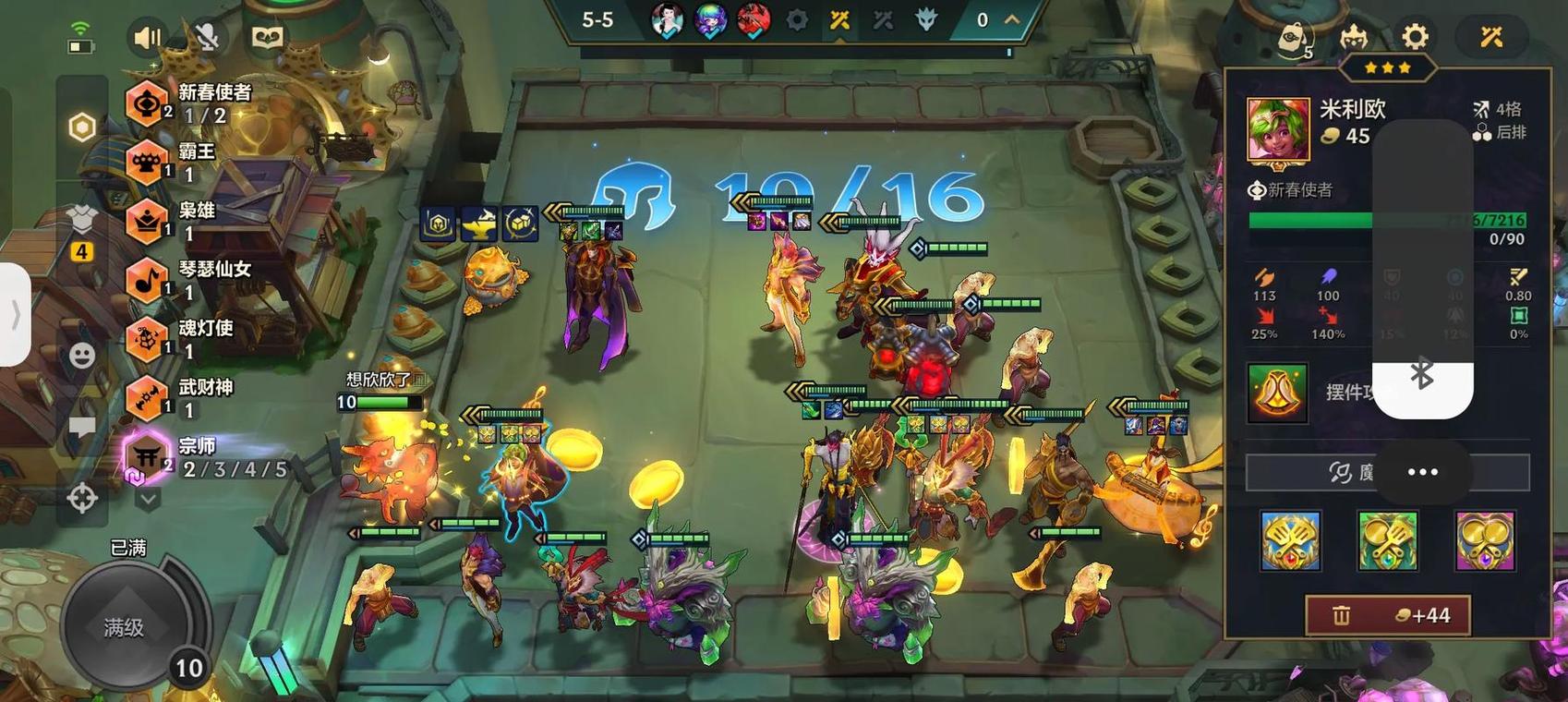Click 米利欧's golden ability icon
This screenshot has height=702, width=1568.
[x=1277, y=393]
